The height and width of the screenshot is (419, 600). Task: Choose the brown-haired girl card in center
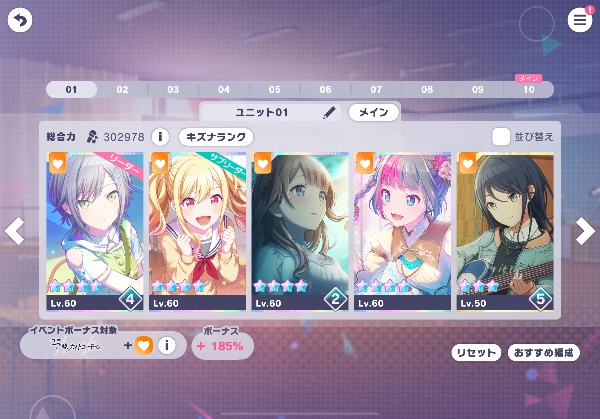click(300, 231)
